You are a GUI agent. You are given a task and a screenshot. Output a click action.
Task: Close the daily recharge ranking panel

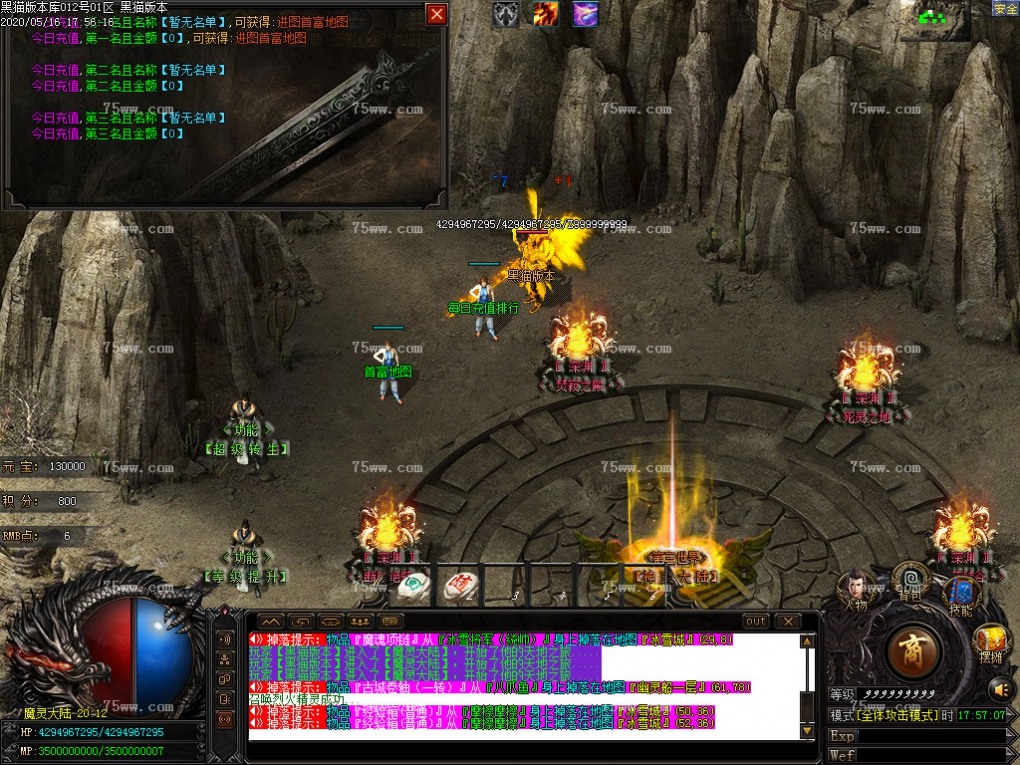pos(436,14)
